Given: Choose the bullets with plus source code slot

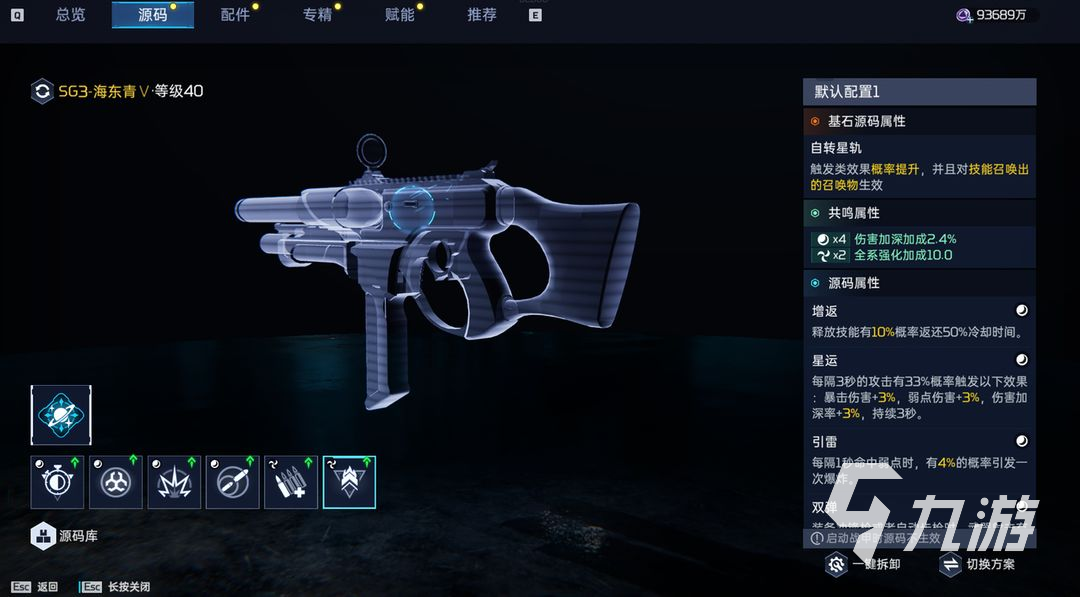Looking at the screenshot, I should point(290,482).
